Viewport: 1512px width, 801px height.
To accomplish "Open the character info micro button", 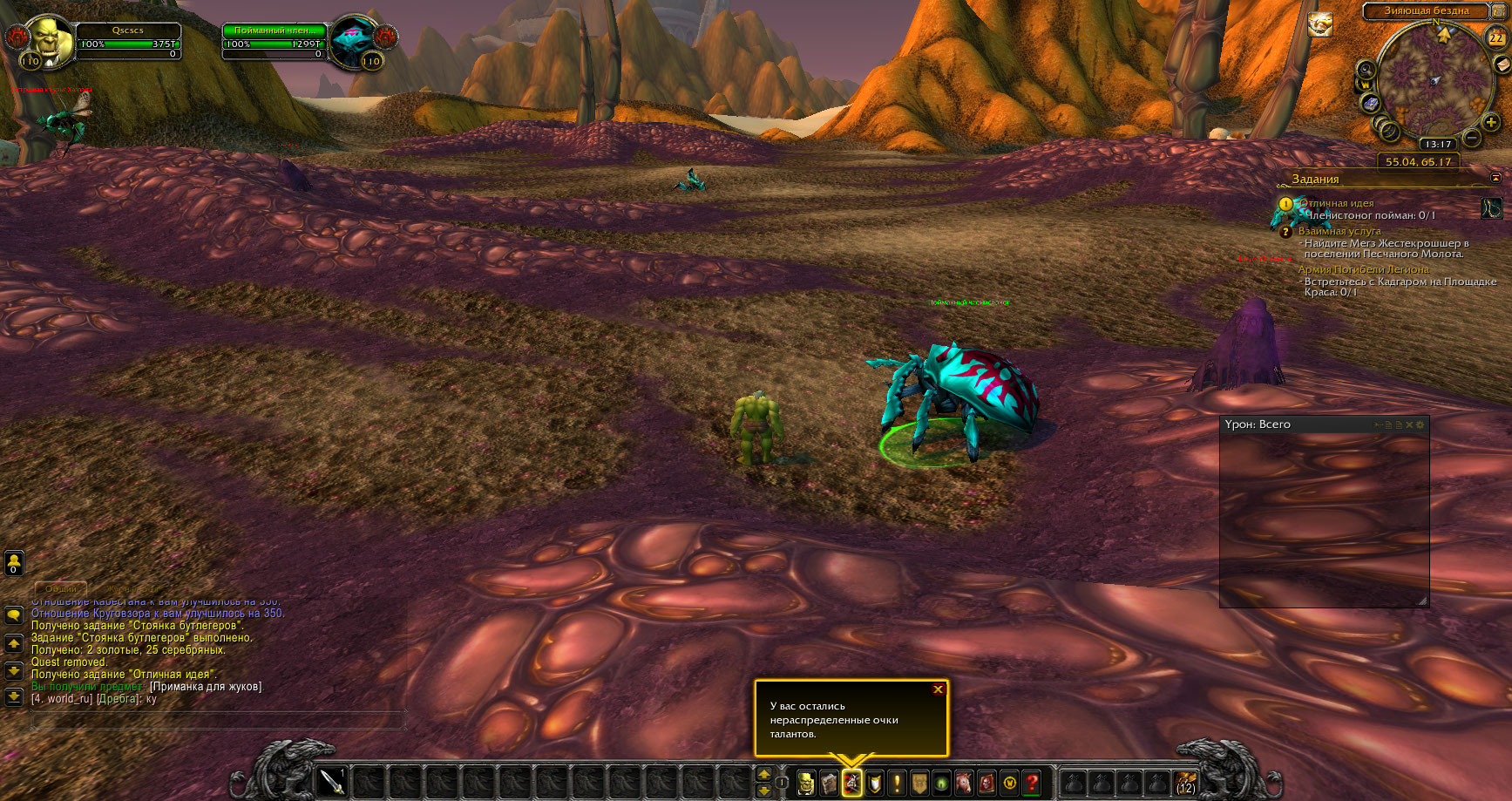I will pos(806,783).
